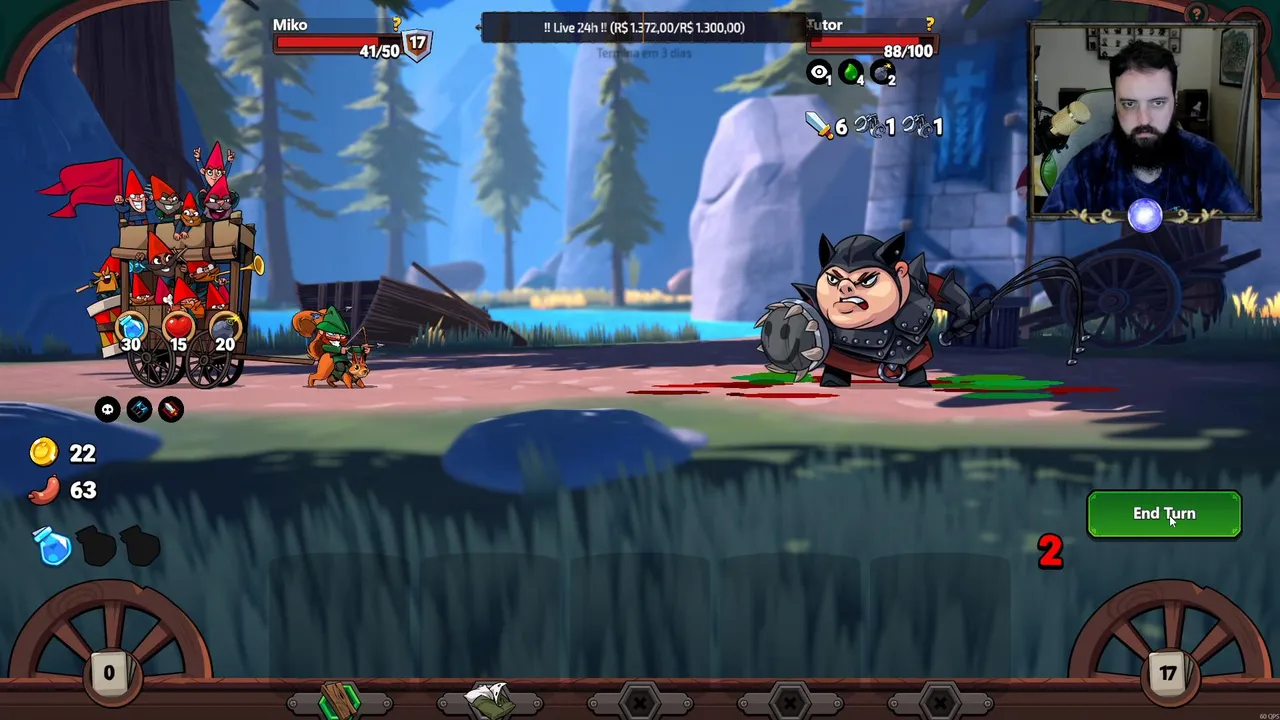Image resolution: width=1280 pixels, height=720 pixels.
Task: Select the wooden plank relic slot
Action: 339,702
